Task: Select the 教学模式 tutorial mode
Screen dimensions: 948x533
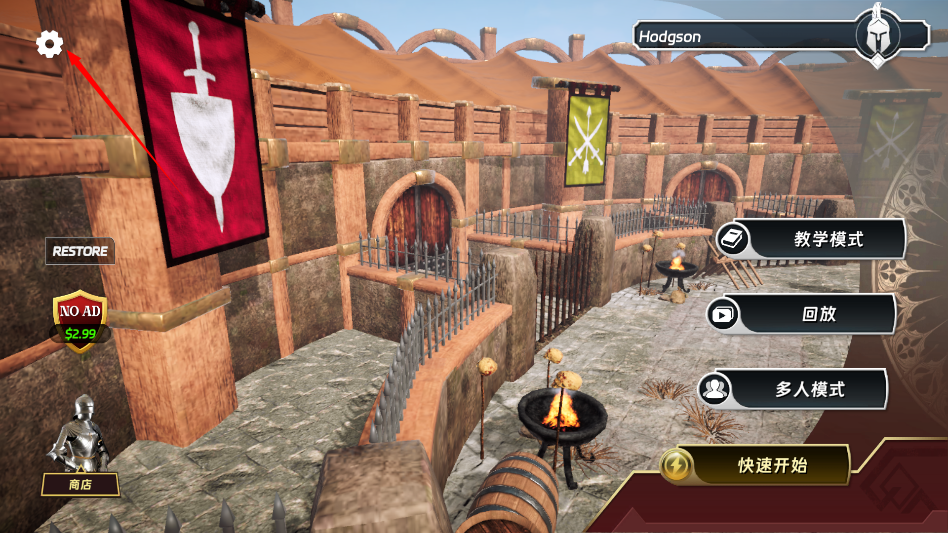Action: pos(810,239)
